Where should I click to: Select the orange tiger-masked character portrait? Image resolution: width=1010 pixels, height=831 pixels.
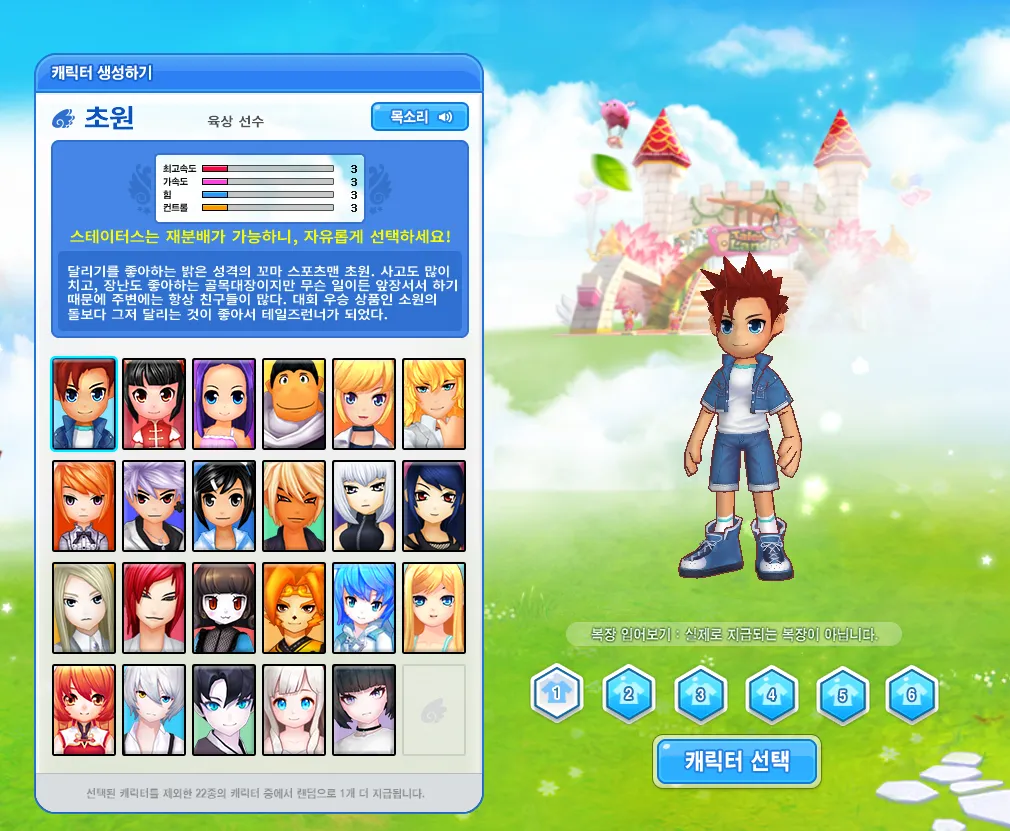click(x=294, y=608)
